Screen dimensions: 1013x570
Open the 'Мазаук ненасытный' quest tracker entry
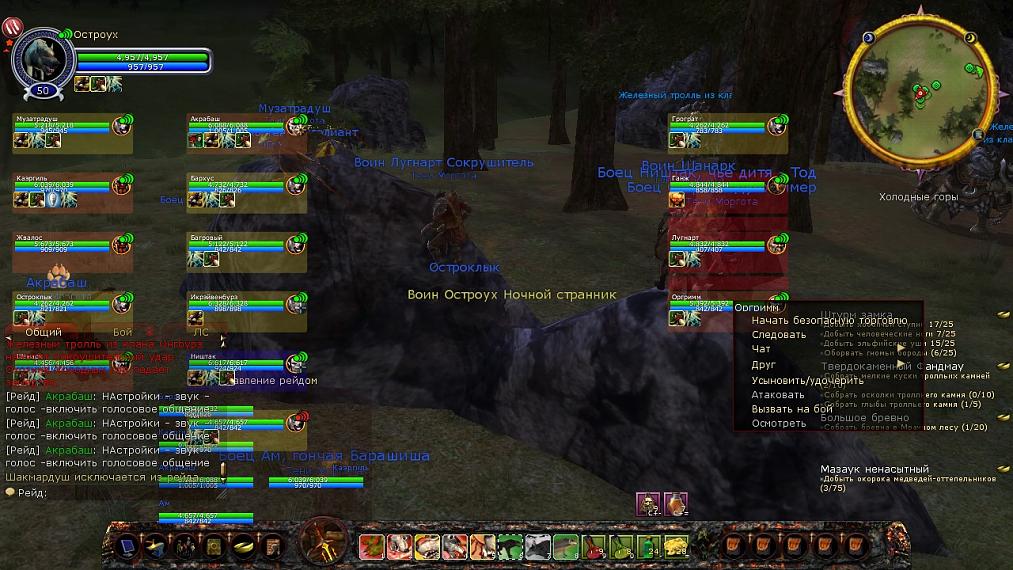coord(874,468)
